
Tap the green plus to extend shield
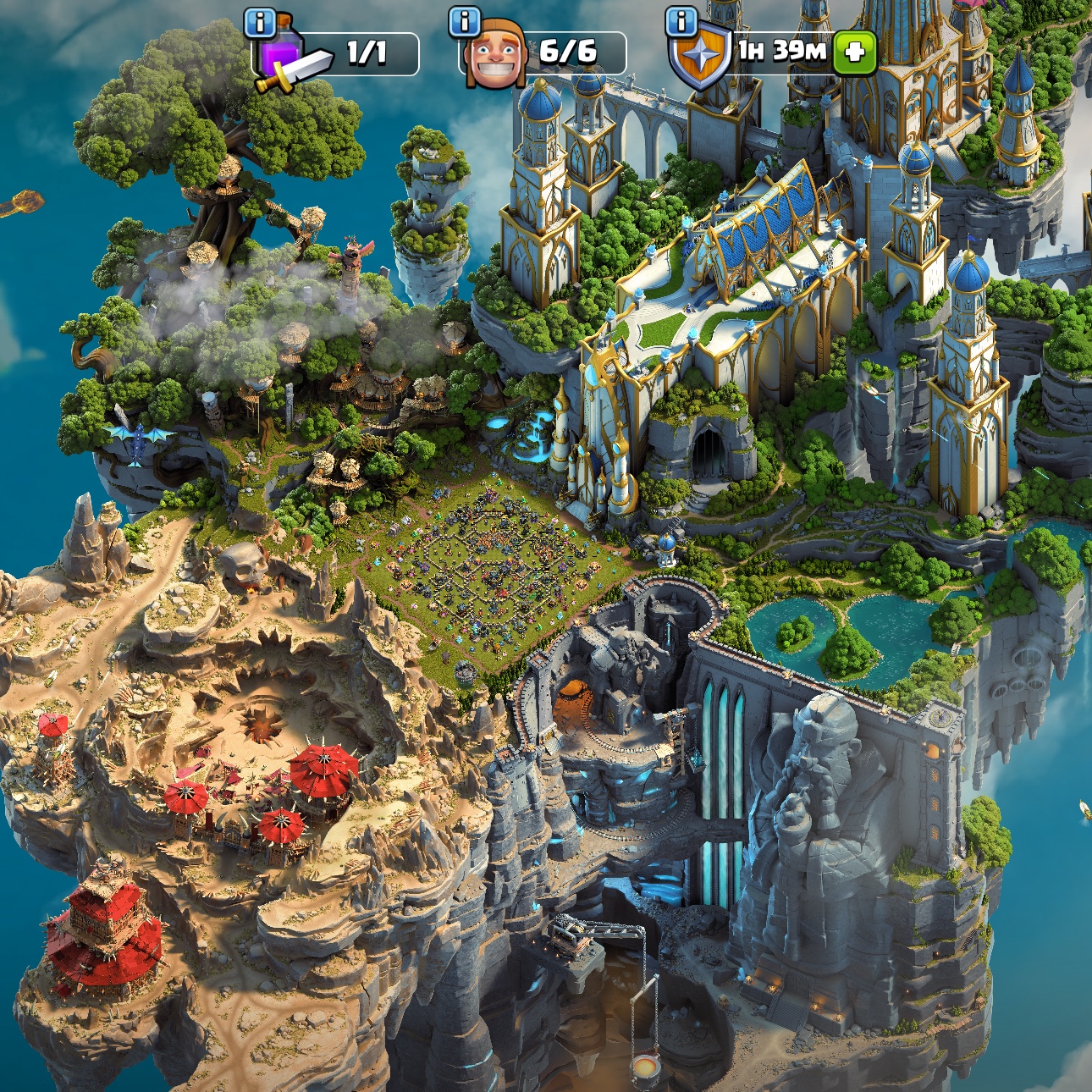(854, 52)
